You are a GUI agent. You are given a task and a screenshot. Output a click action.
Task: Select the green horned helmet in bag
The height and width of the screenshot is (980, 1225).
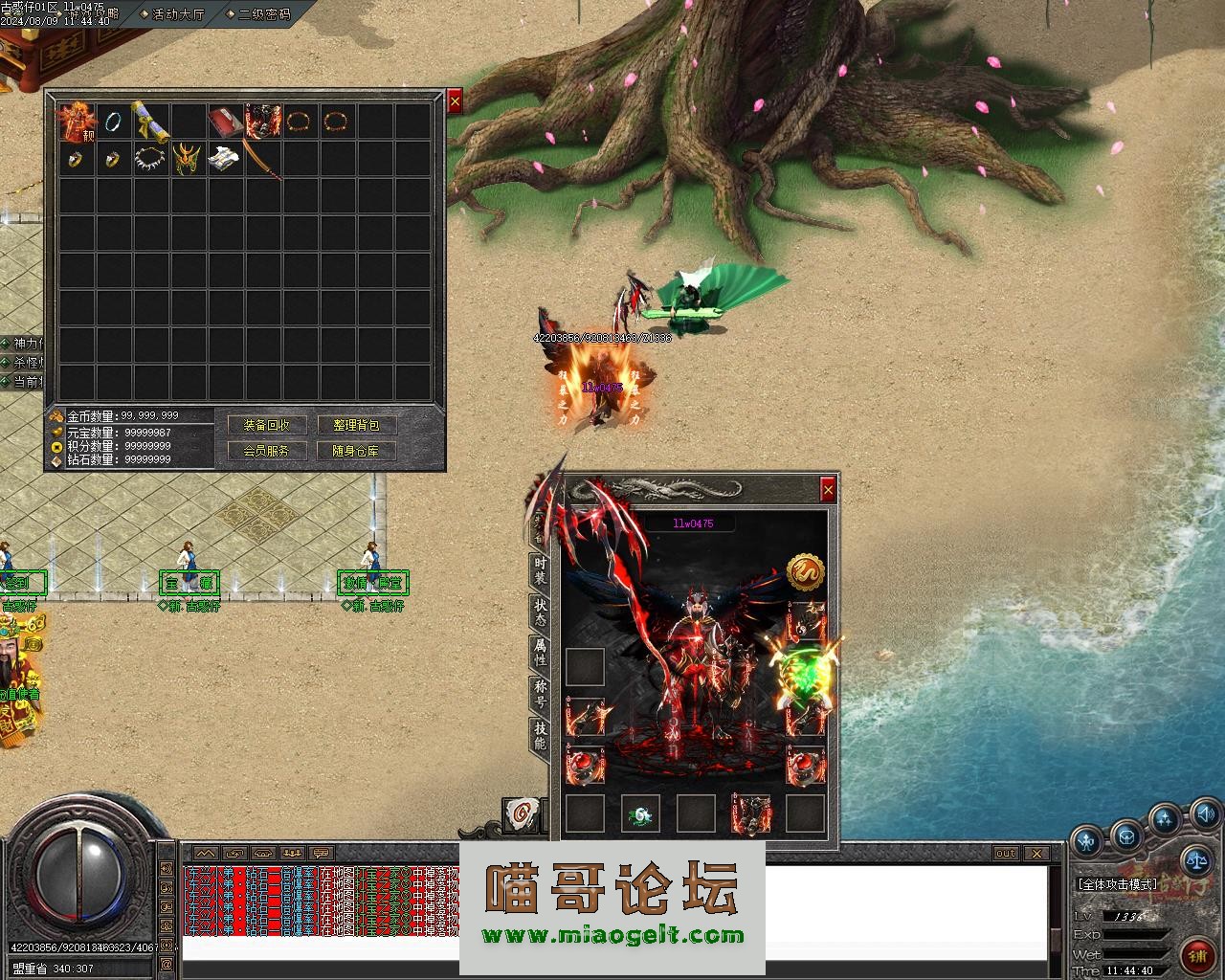pos(188,158)
